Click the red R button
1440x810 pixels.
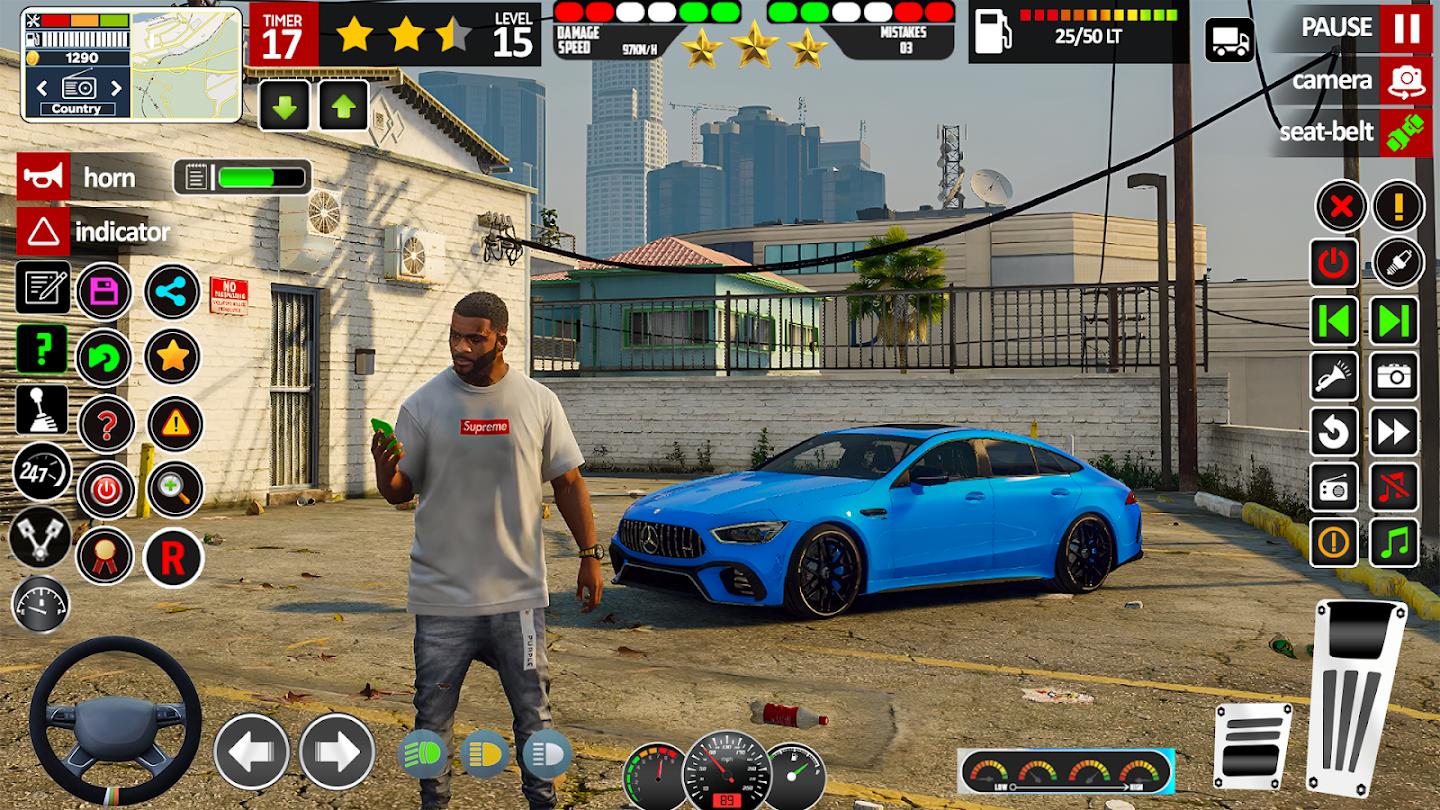[x=173, y=558]
